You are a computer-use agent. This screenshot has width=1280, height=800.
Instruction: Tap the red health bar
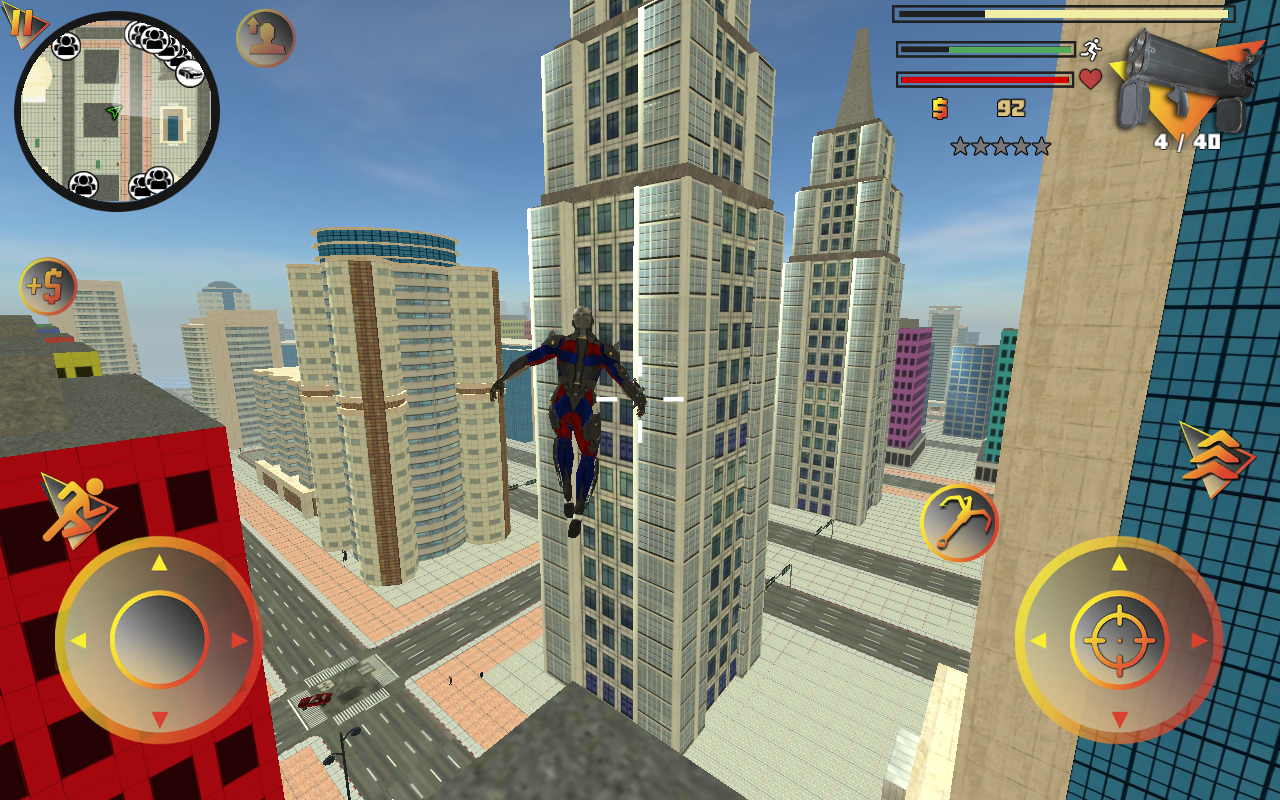pos(985,78)
